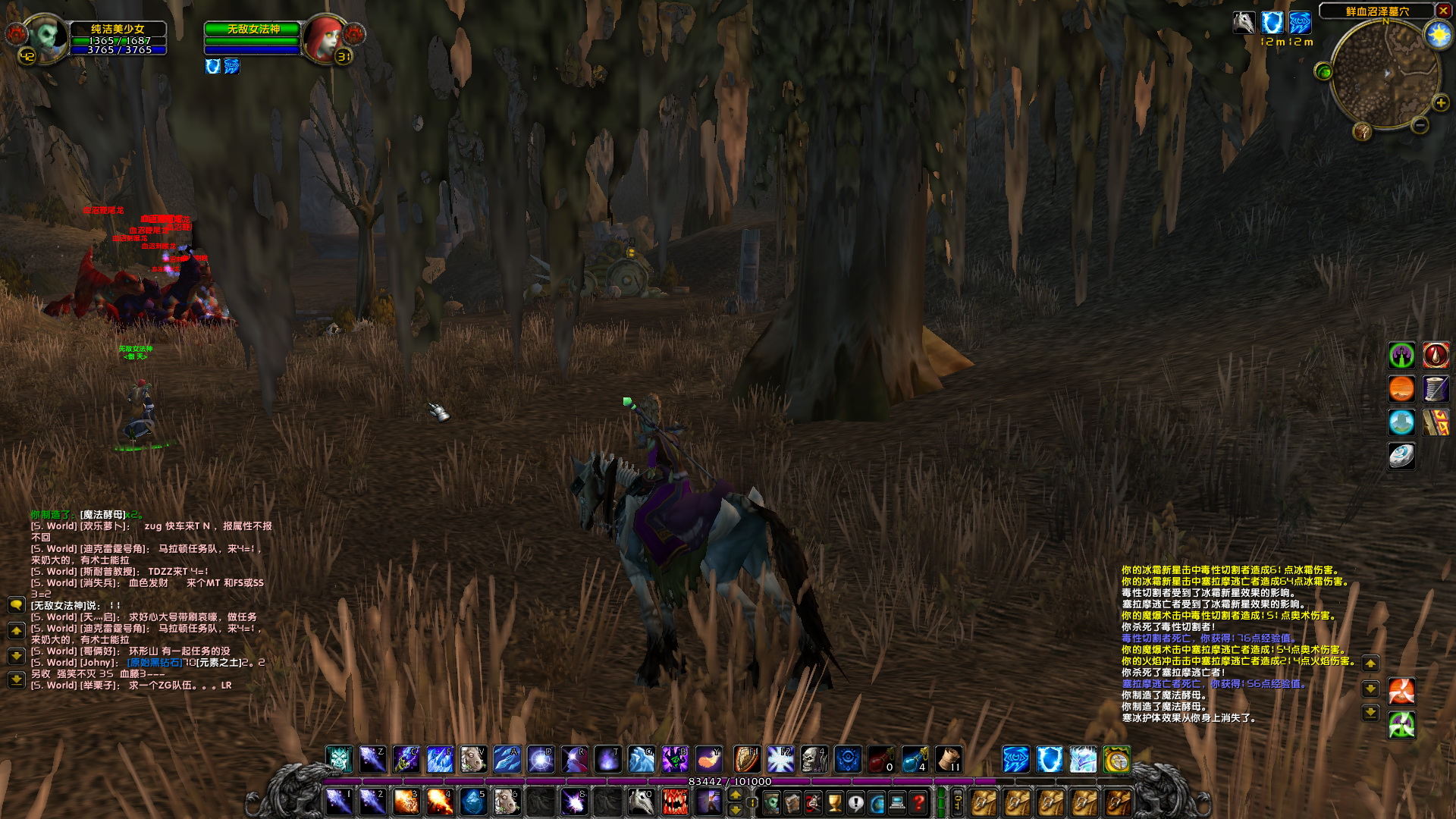1456x819 pixels.
Task: Click the [原始黑钻石] item link in chat
Action: (x=154, y=663)
